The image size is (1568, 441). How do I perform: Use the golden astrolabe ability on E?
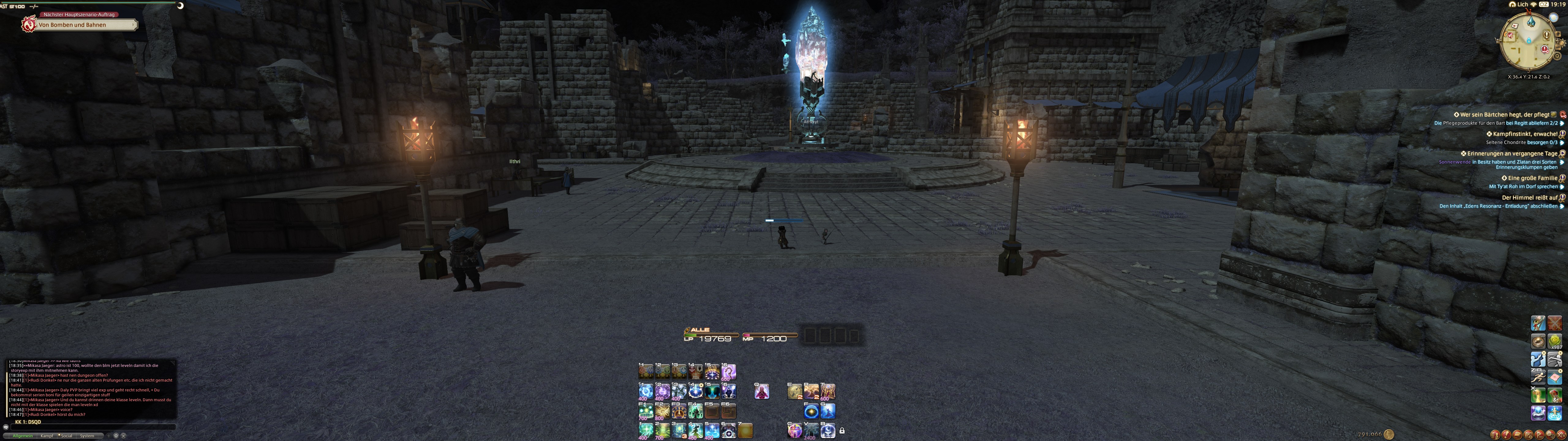pos(794,392)
